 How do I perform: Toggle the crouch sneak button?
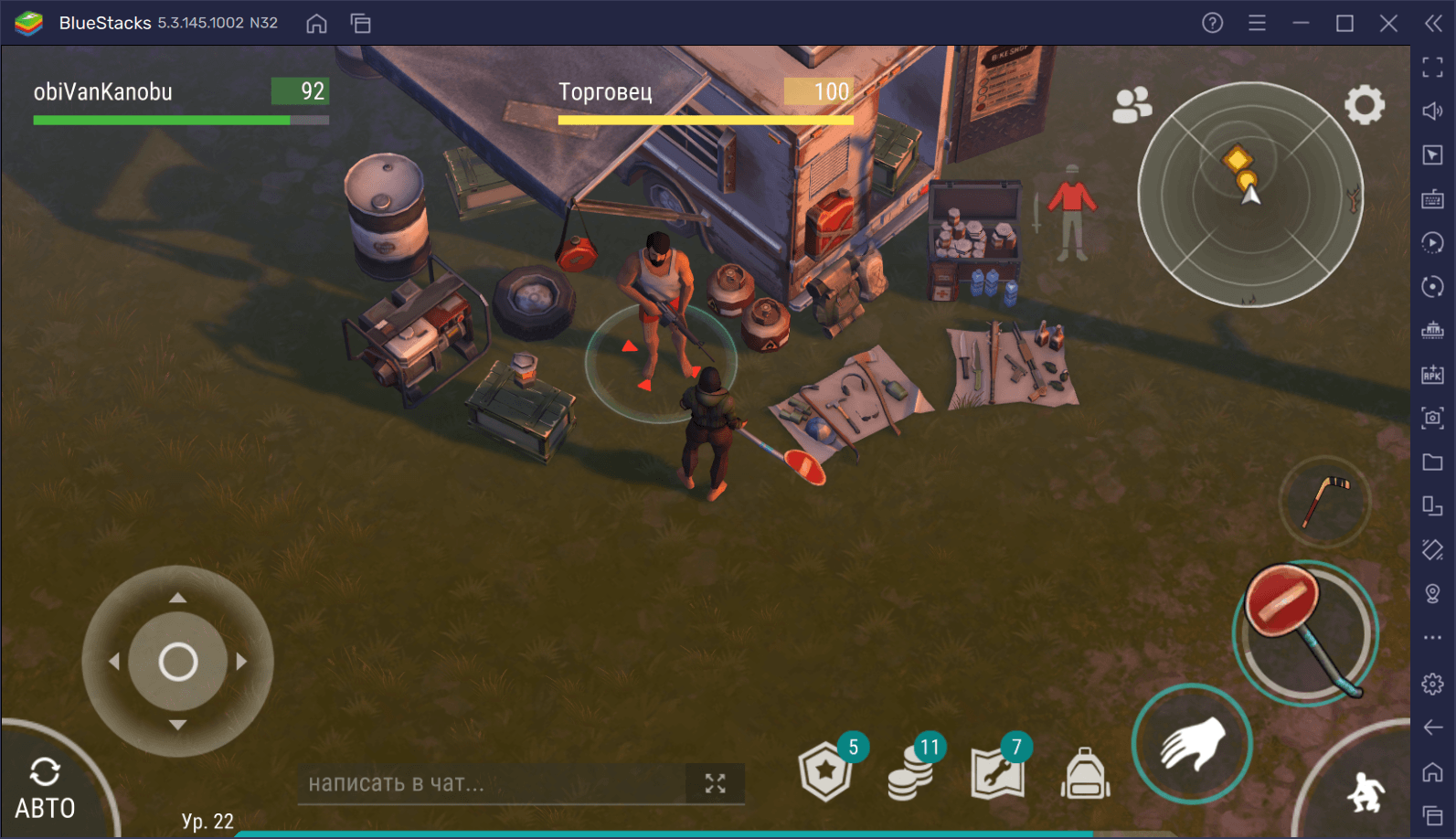[1366, 791]
